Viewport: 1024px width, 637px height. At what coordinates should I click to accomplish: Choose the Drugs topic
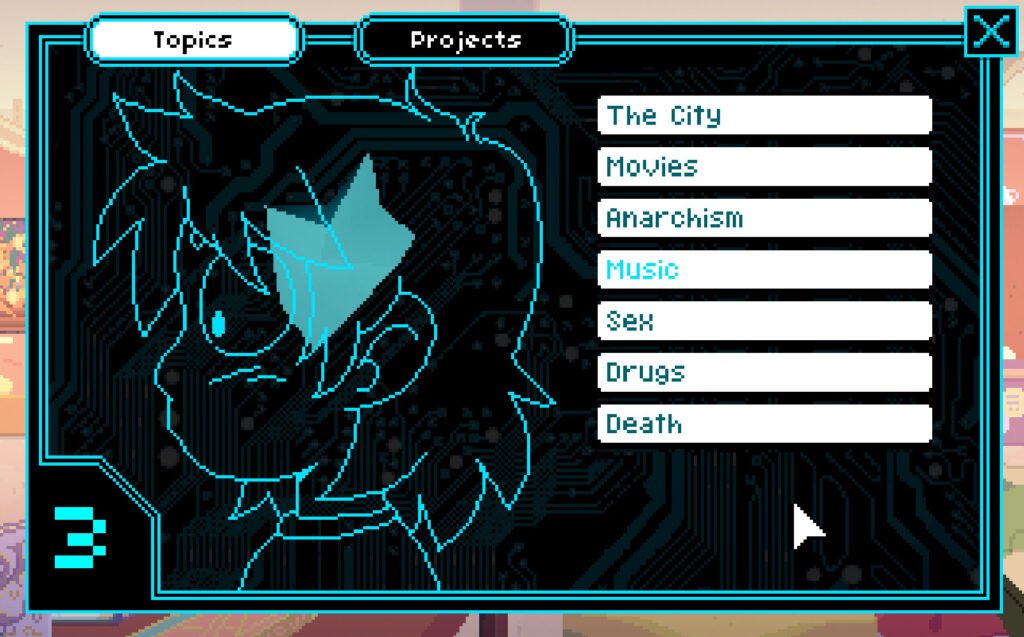coord(764,372)
